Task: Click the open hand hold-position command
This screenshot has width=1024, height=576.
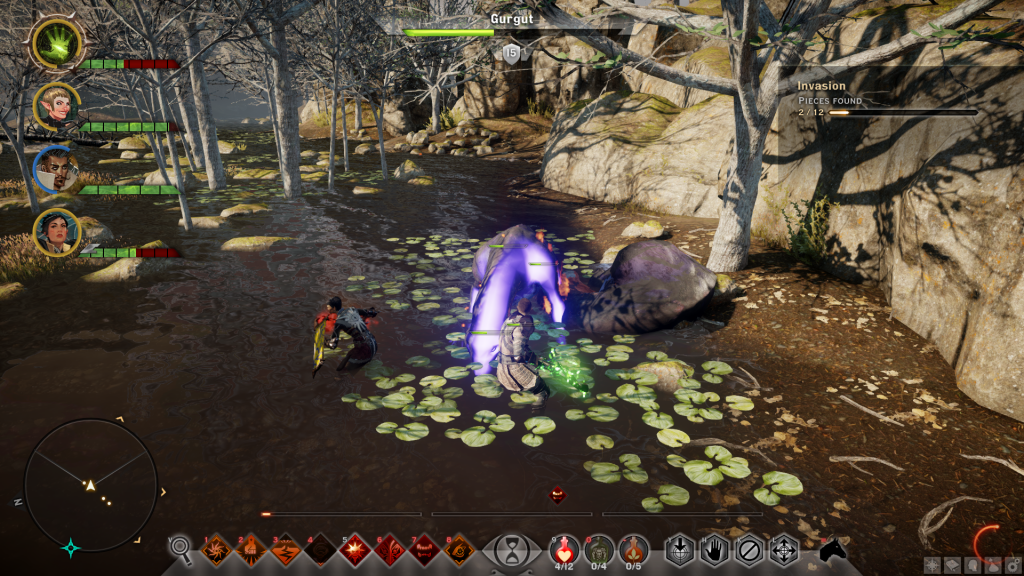Action: [714, 550]
